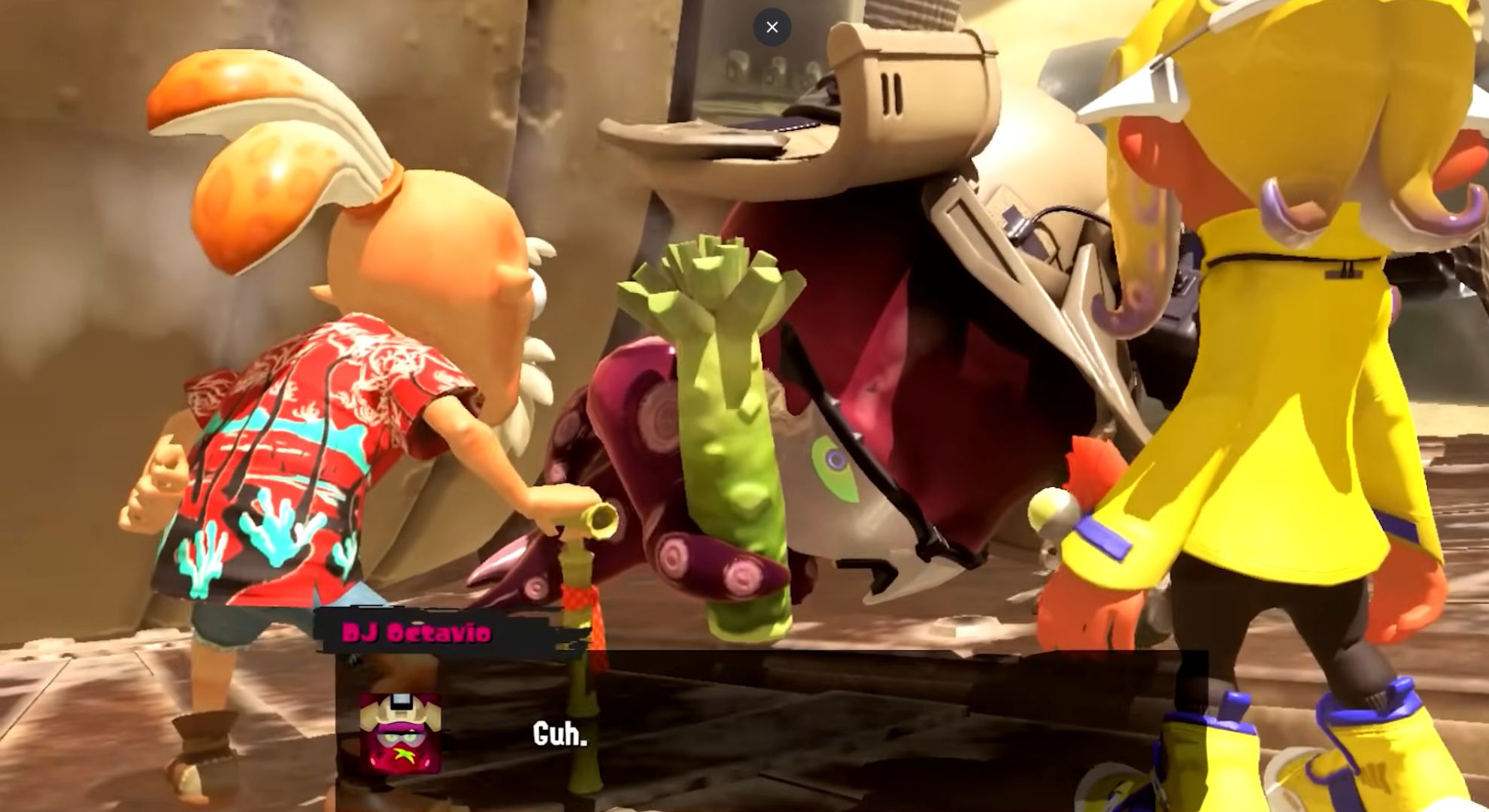Toggle the close (×) overlay control at top

(772, 26)
